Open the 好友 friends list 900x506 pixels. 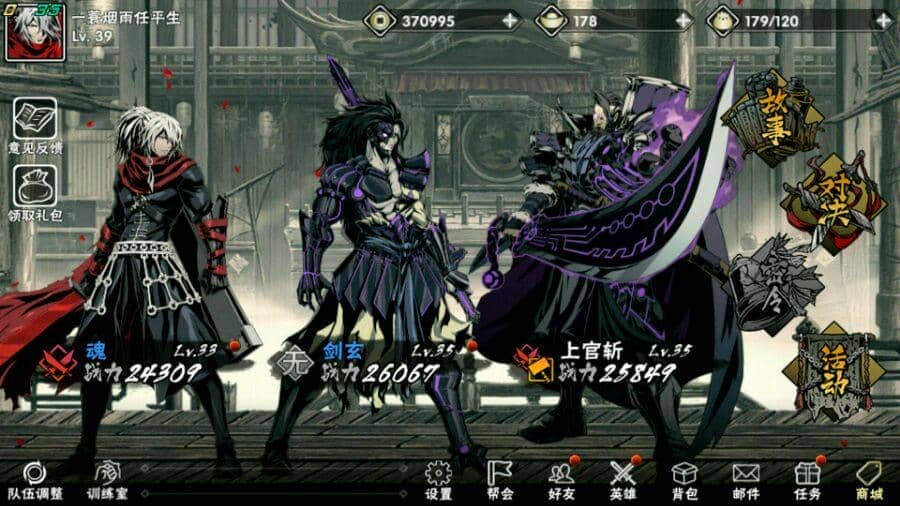pyautogui.click(x=562, y=481)
